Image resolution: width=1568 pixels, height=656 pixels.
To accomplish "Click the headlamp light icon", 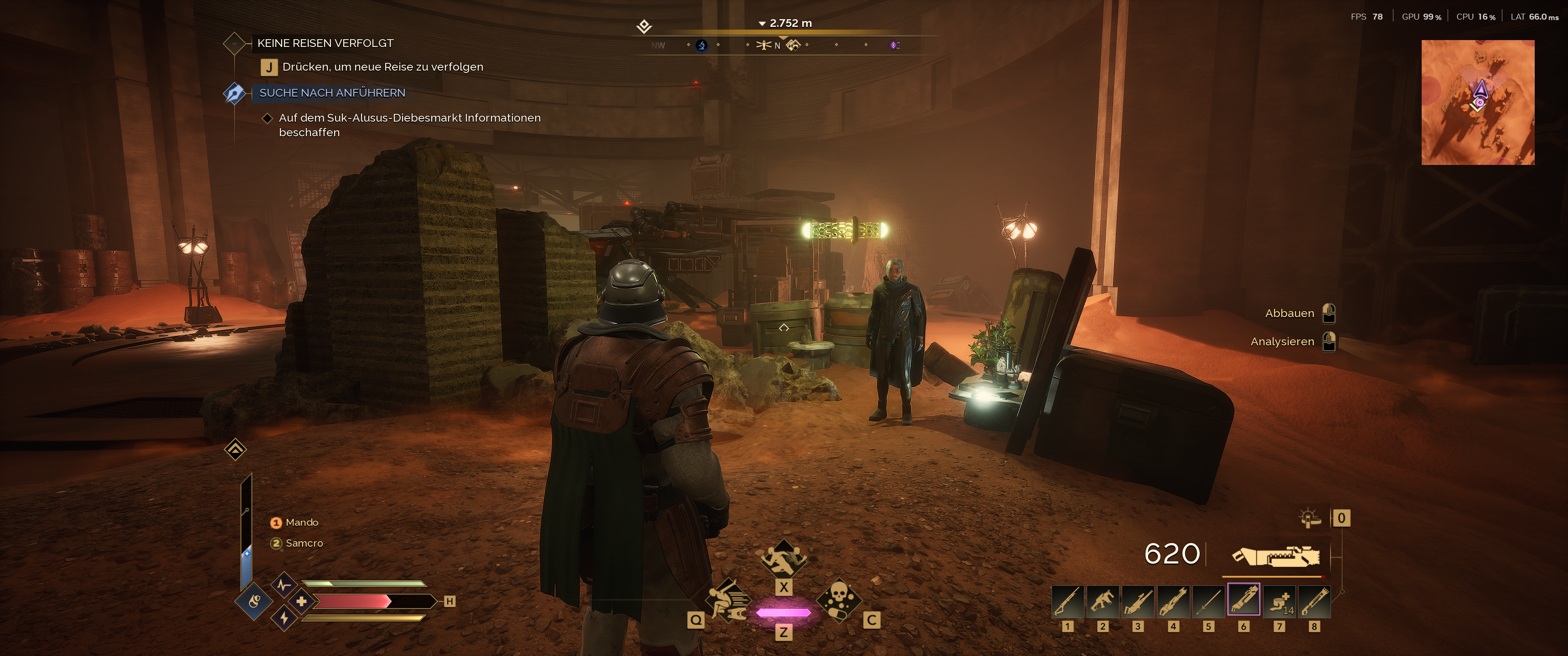I will point(1309,518).
